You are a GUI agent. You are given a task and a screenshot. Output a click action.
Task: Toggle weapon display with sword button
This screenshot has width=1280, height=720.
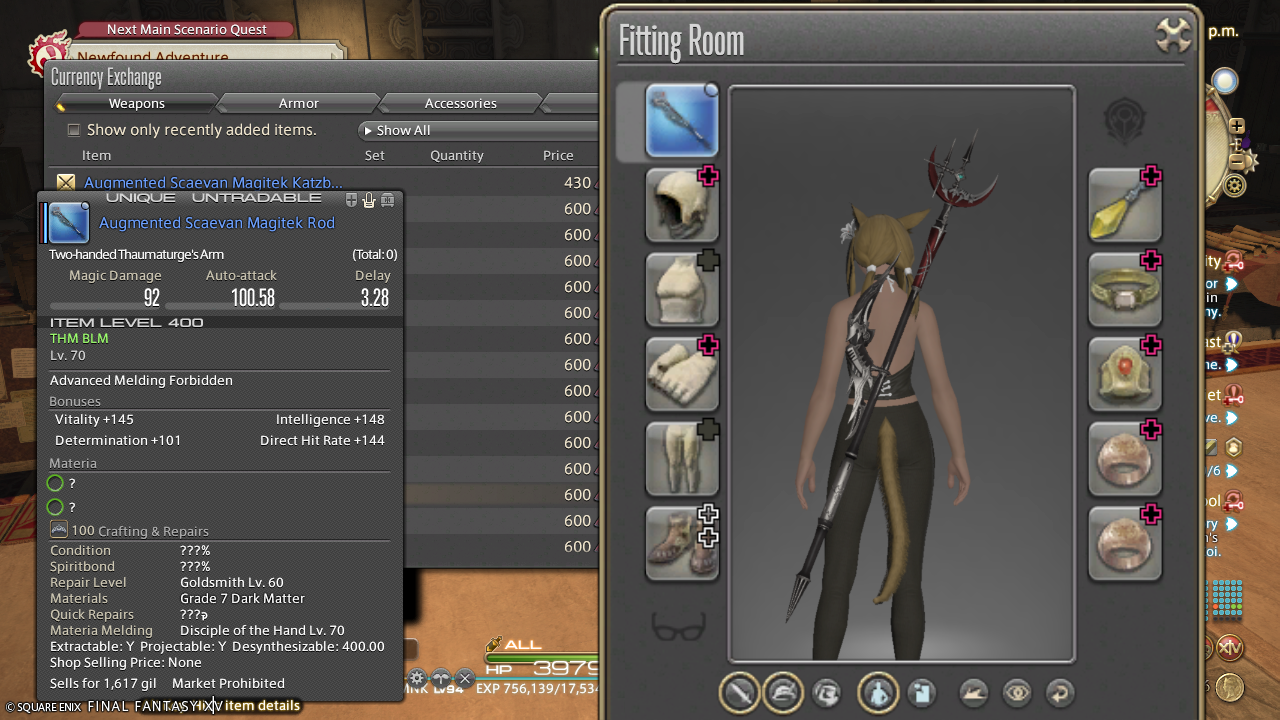pos(740,692)
